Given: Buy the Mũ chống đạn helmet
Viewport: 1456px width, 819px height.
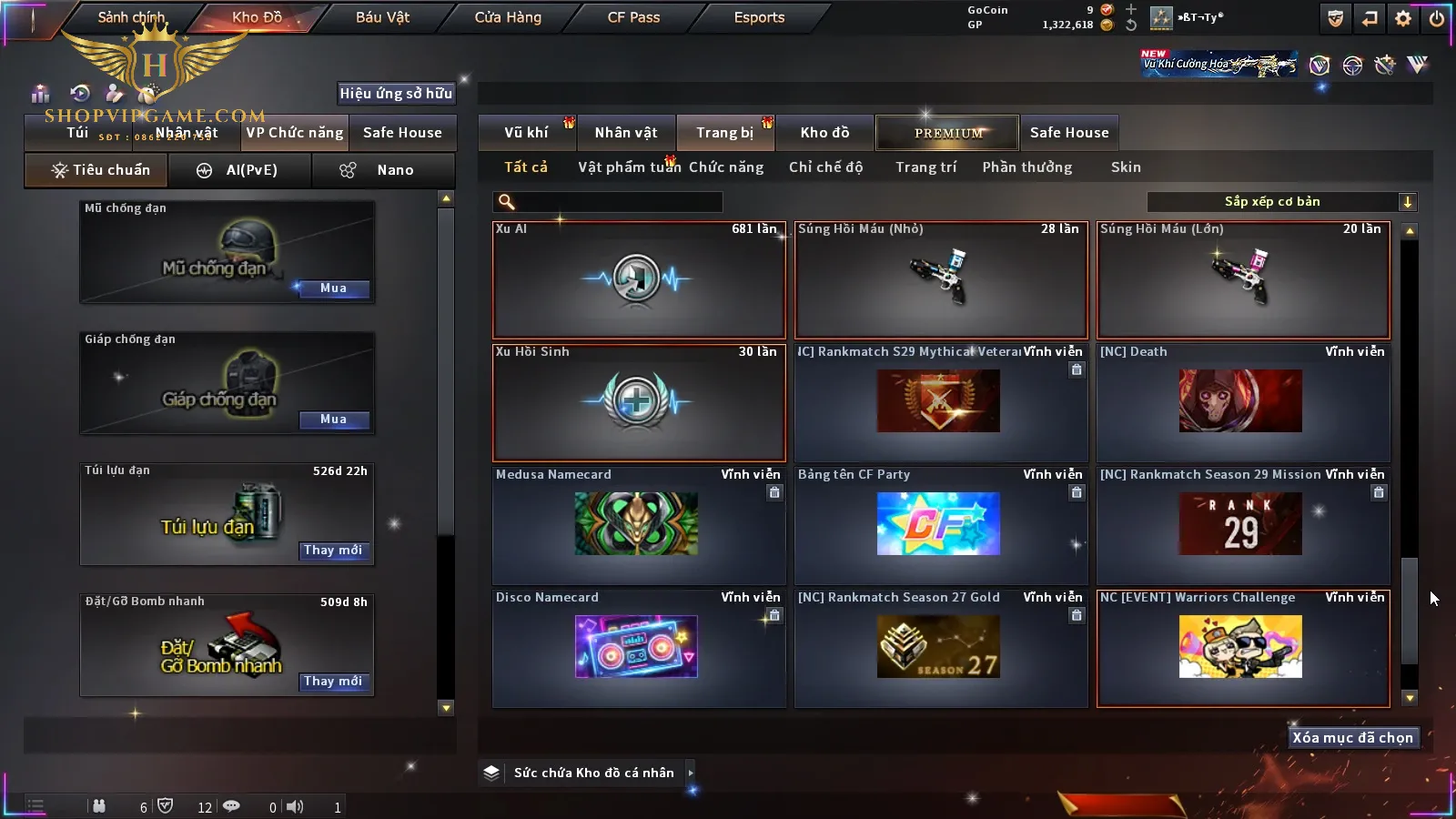Looking at the screenshot, I should pyautogui.click(x=333, y=288).
